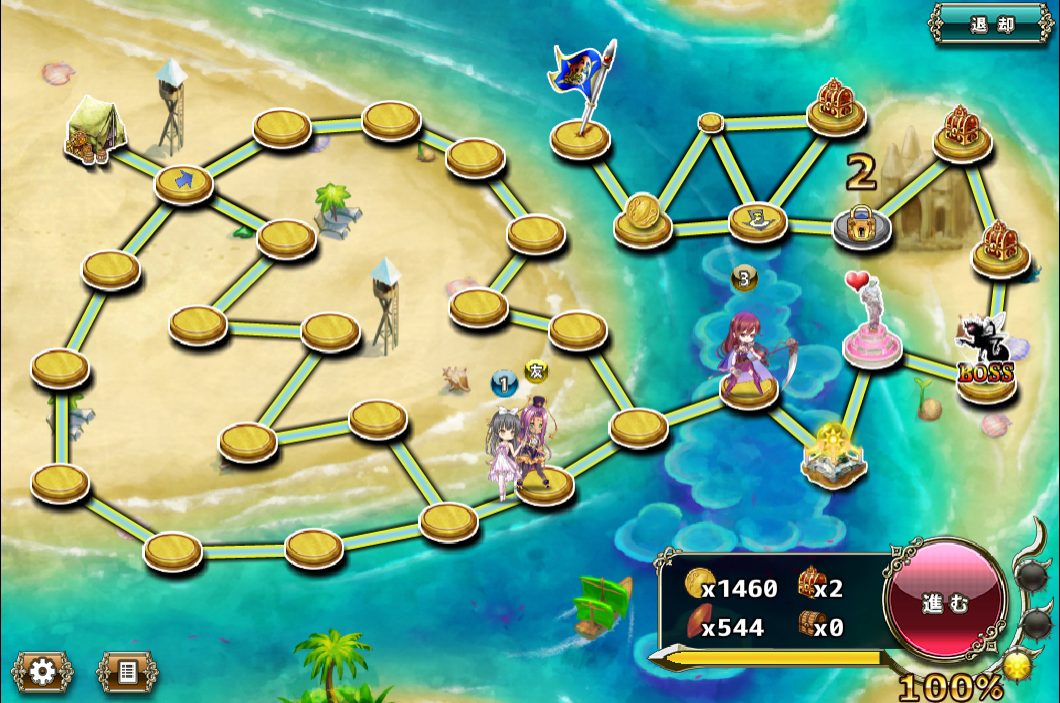Advance with the red 進む button

point(946,601)
